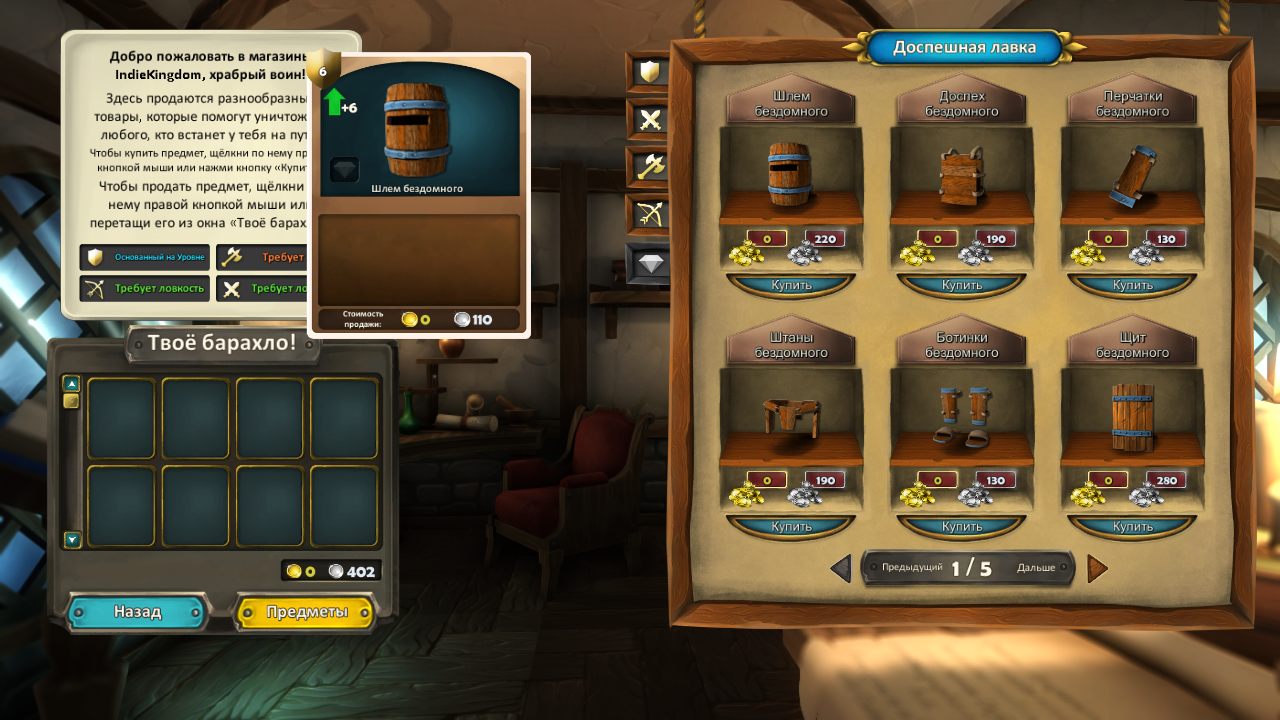Select the bow weapons tab

(649, 214)
